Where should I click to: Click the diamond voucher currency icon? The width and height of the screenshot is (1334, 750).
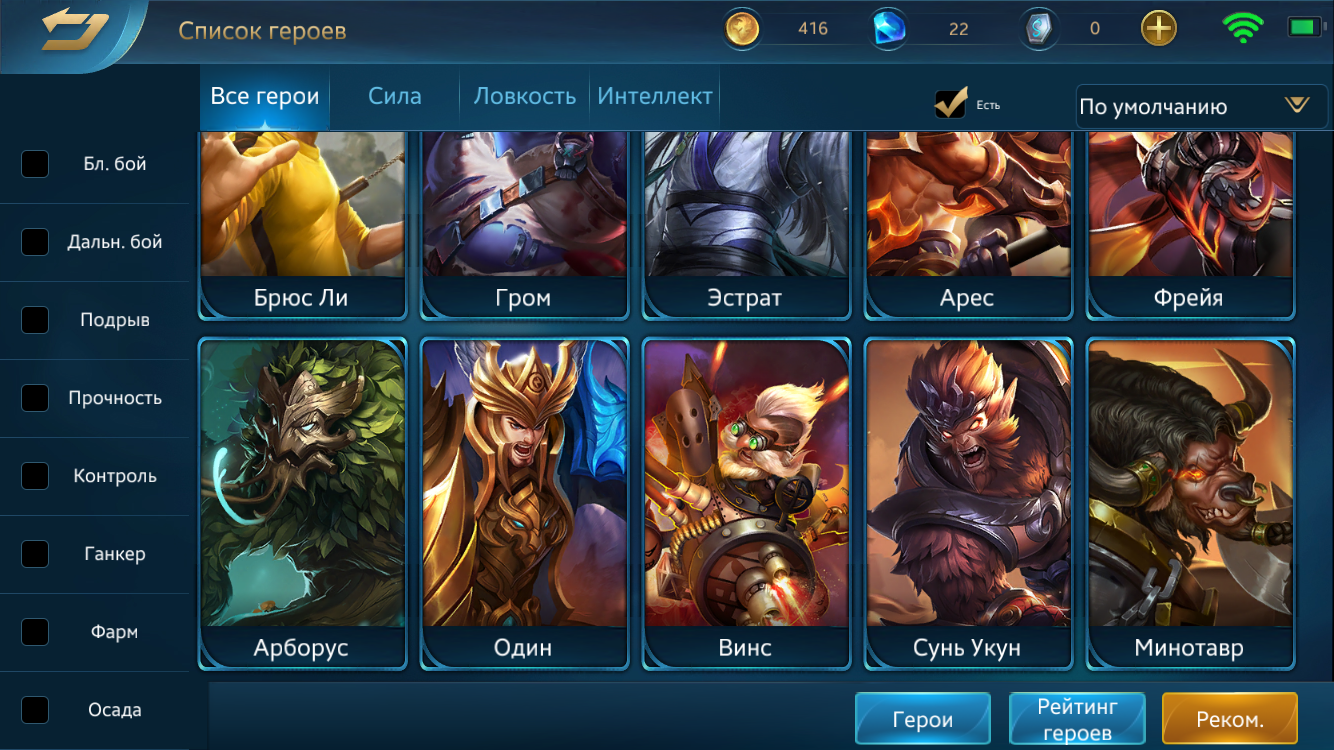(x=1038, y=28)
